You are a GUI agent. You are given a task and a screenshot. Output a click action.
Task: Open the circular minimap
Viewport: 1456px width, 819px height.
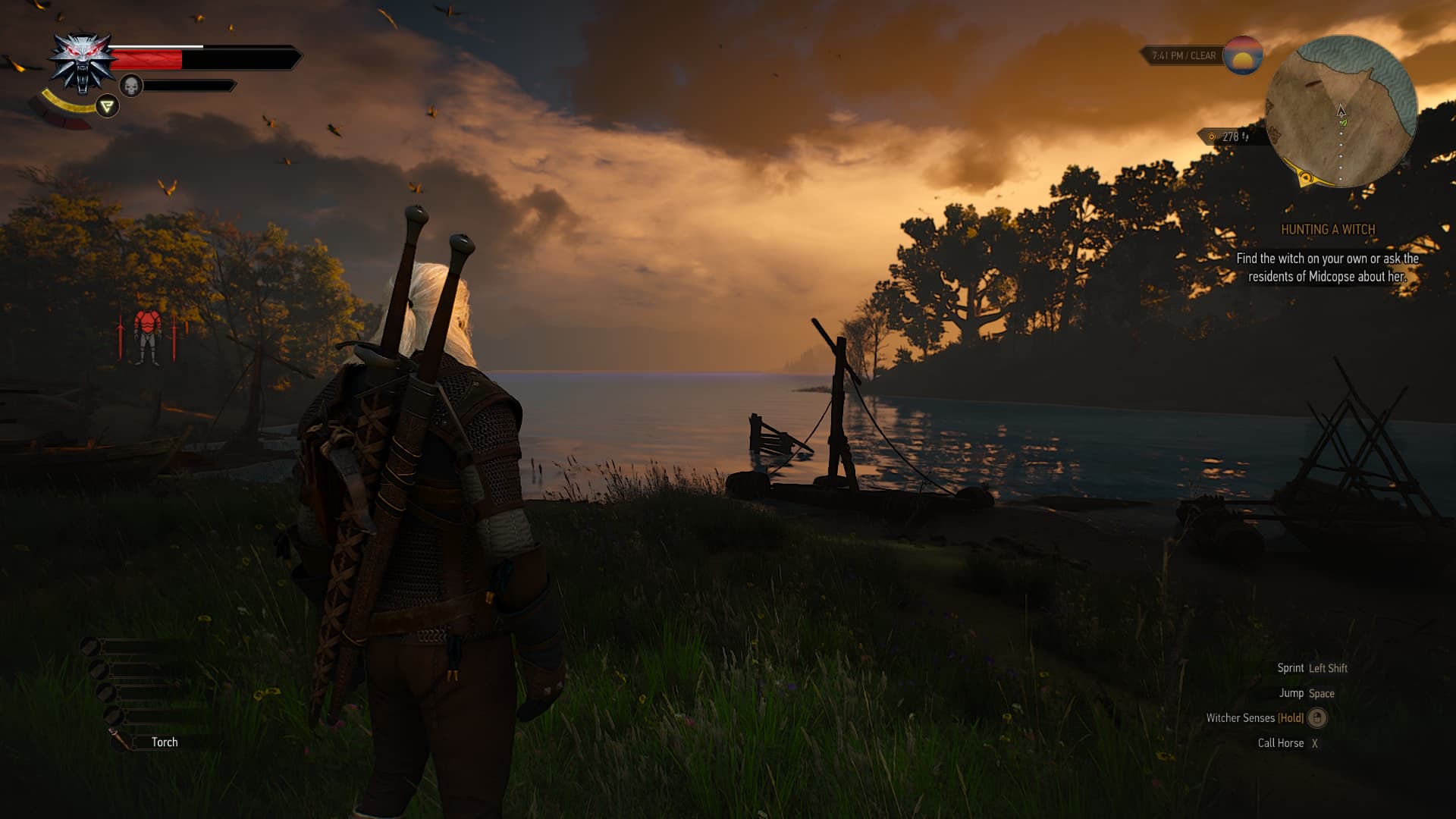tap(1341, 111)
